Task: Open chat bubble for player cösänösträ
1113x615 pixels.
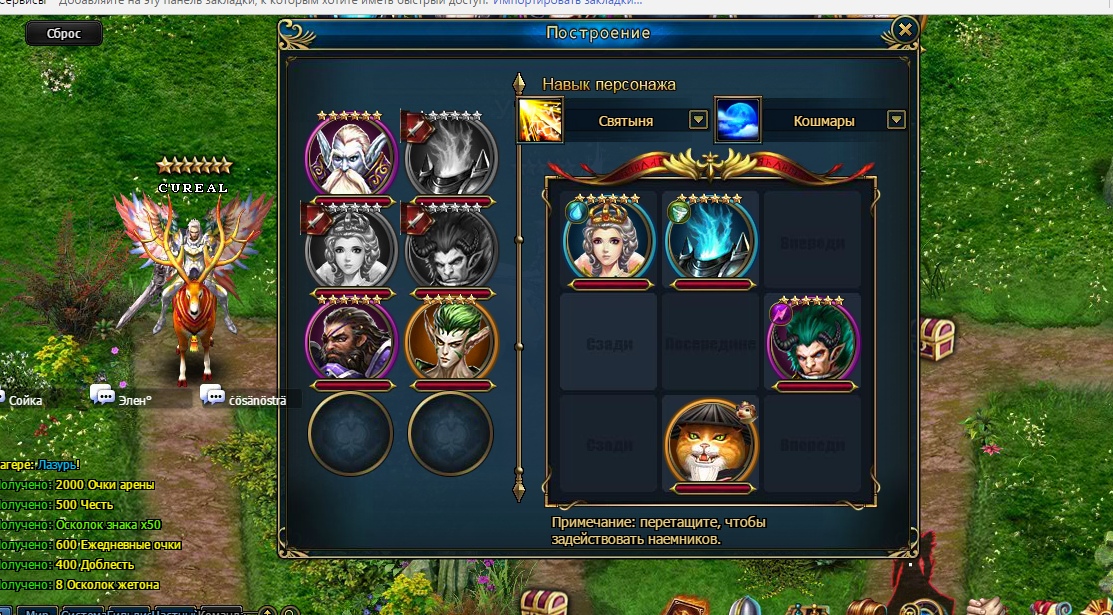Action: pos(212,395)
